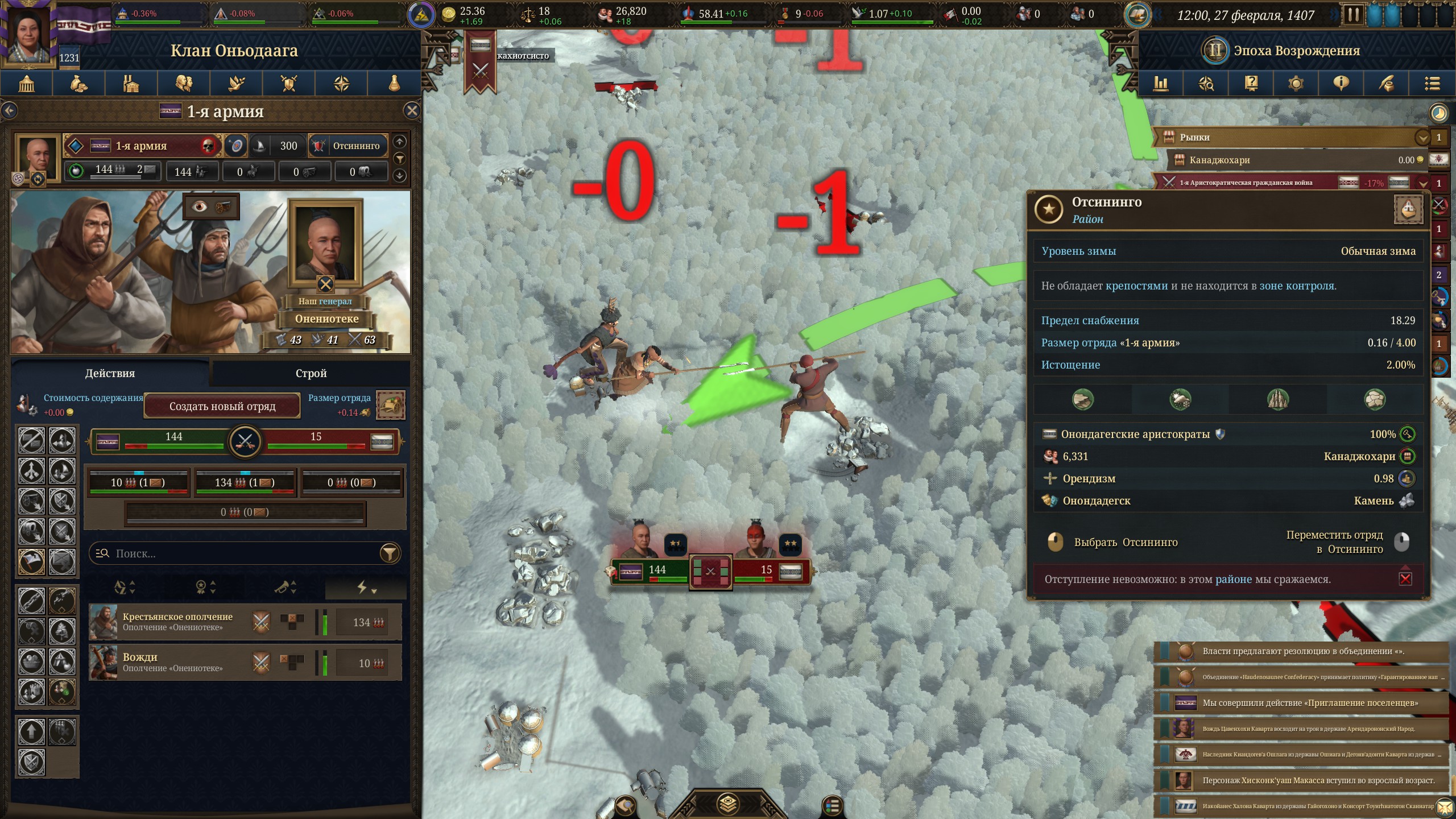Viewport: 1456px width, 819px height.
Task: Open the Канаджохари market entry
Action: [x=1291, y=160]
